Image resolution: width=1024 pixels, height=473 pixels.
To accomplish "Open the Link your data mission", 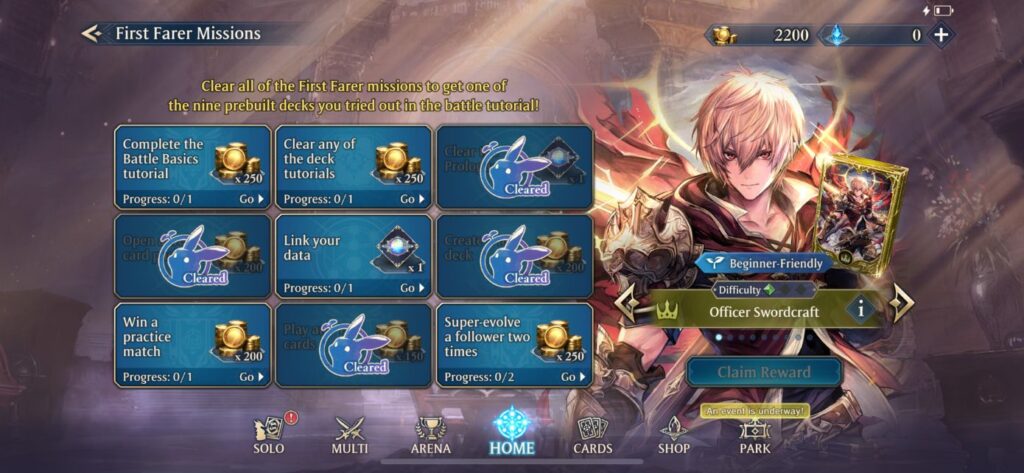I will (353, 255).
